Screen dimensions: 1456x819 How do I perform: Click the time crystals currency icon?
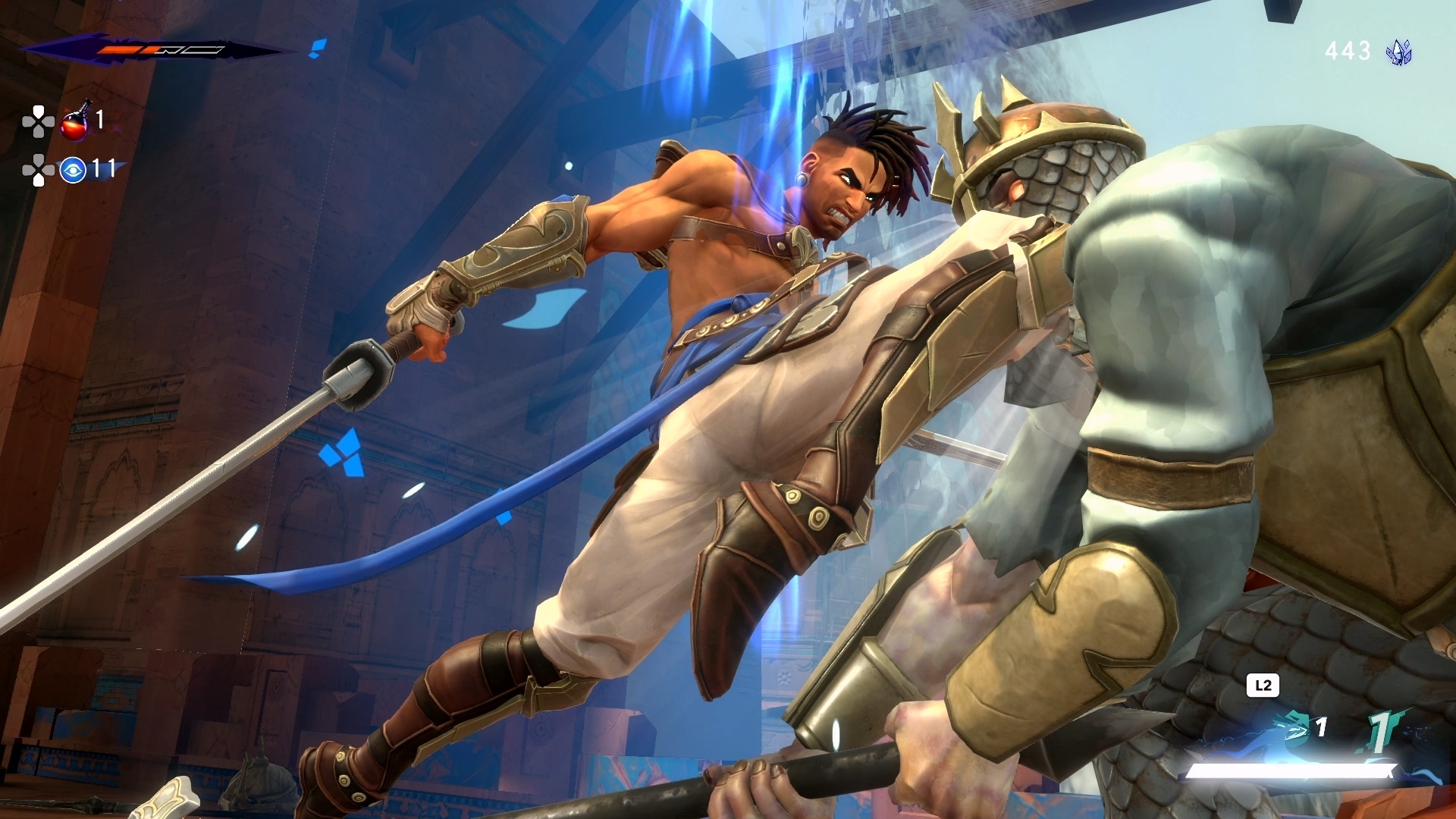[1398, 52]
